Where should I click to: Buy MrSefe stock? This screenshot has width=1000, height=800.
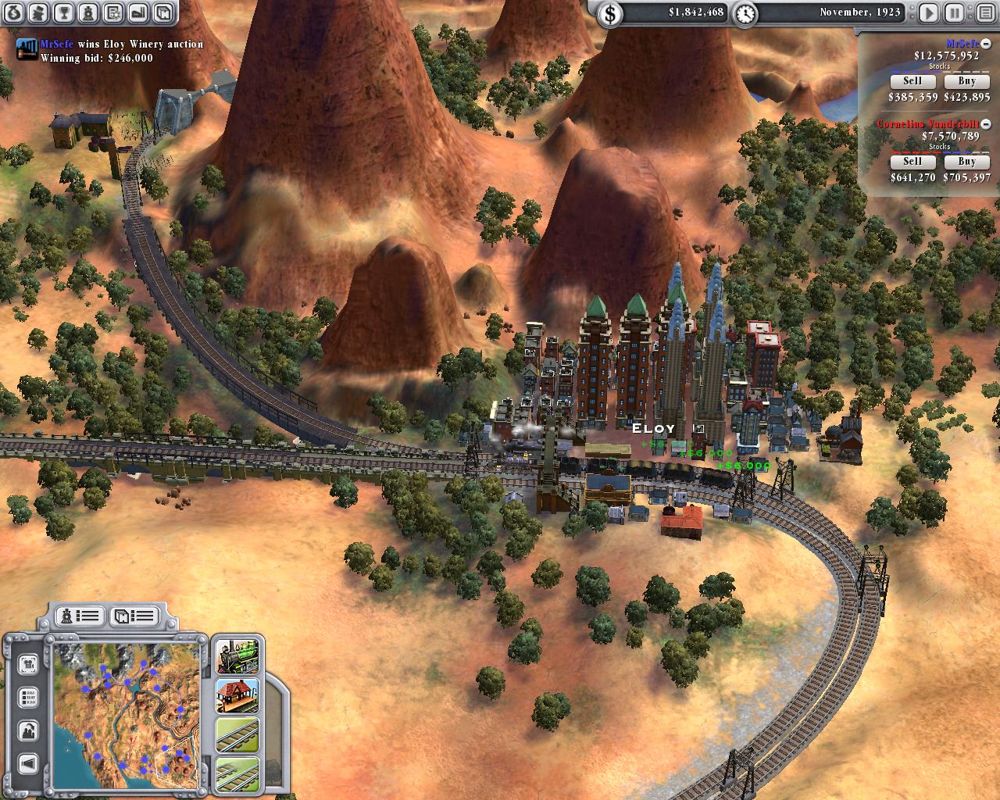[966, 81]
